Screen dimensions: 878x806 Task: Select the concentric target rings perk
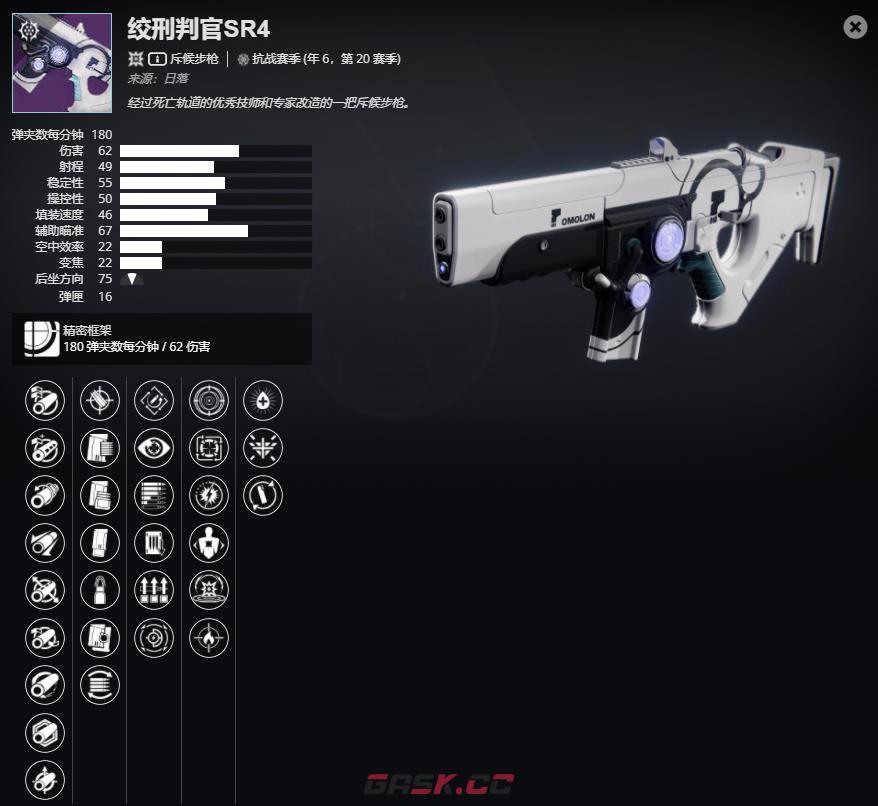pyautogui.click(x=209, y=401)
